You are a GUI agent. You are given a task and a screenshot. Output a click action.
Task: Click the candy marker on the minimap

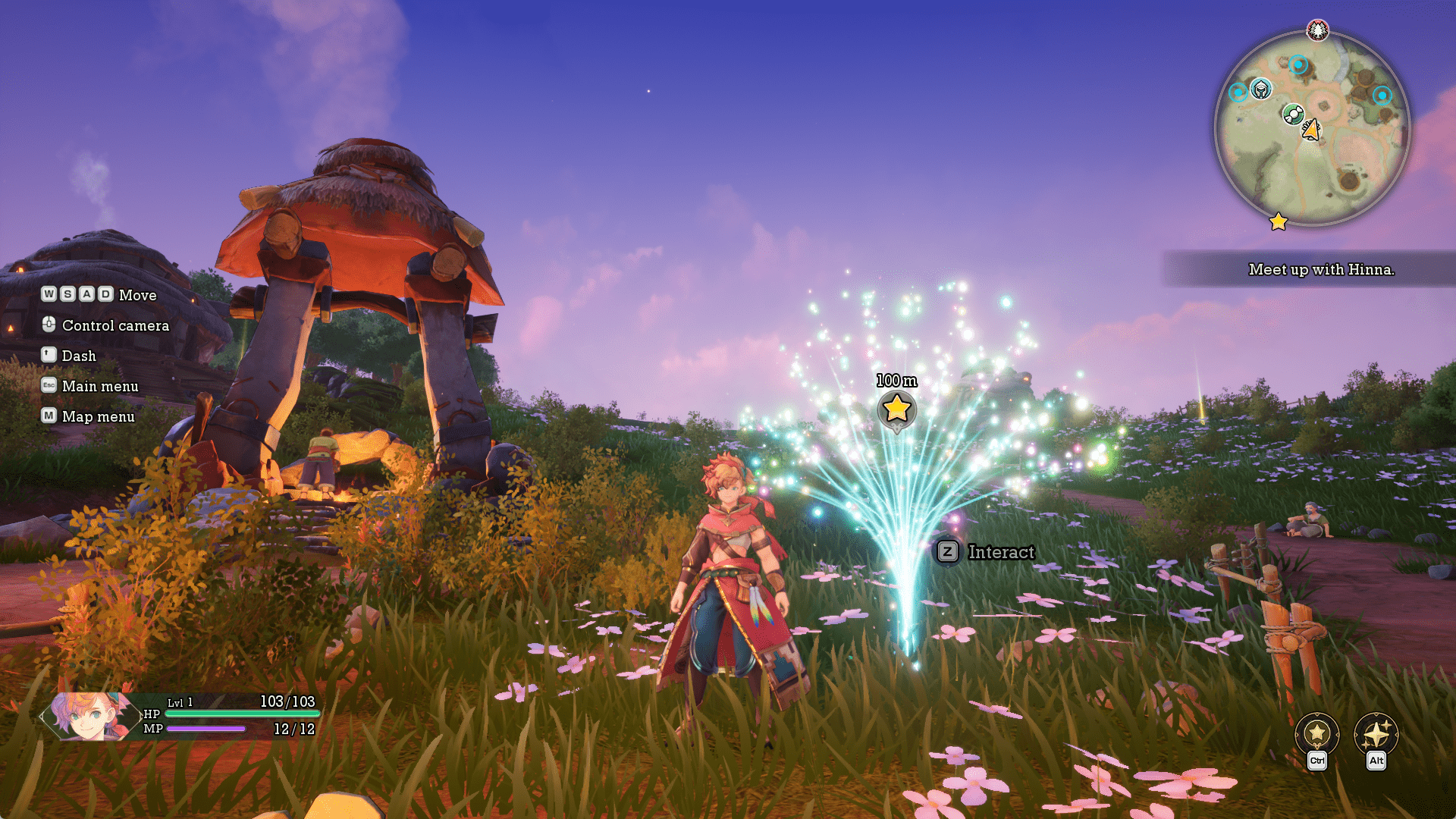click(1293, 115)
